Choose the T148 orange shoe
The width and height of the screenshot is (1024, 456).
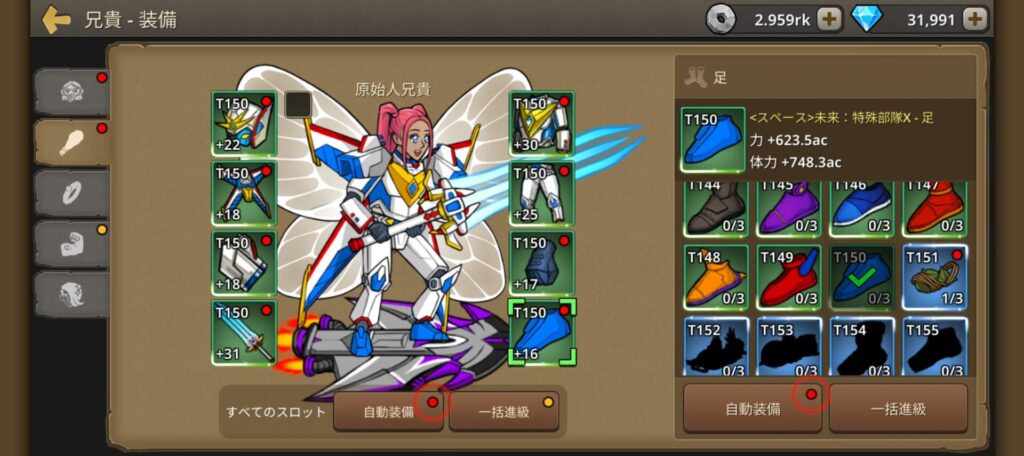pos(716,276)
